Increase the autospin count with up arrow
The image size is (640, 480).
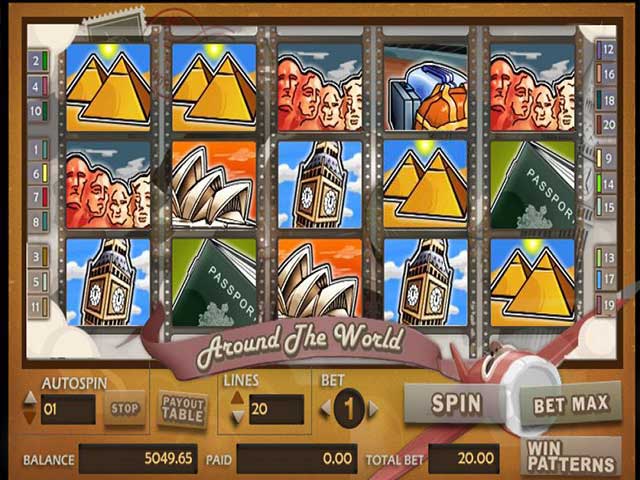pyautogui.click(x=30, y=399)
